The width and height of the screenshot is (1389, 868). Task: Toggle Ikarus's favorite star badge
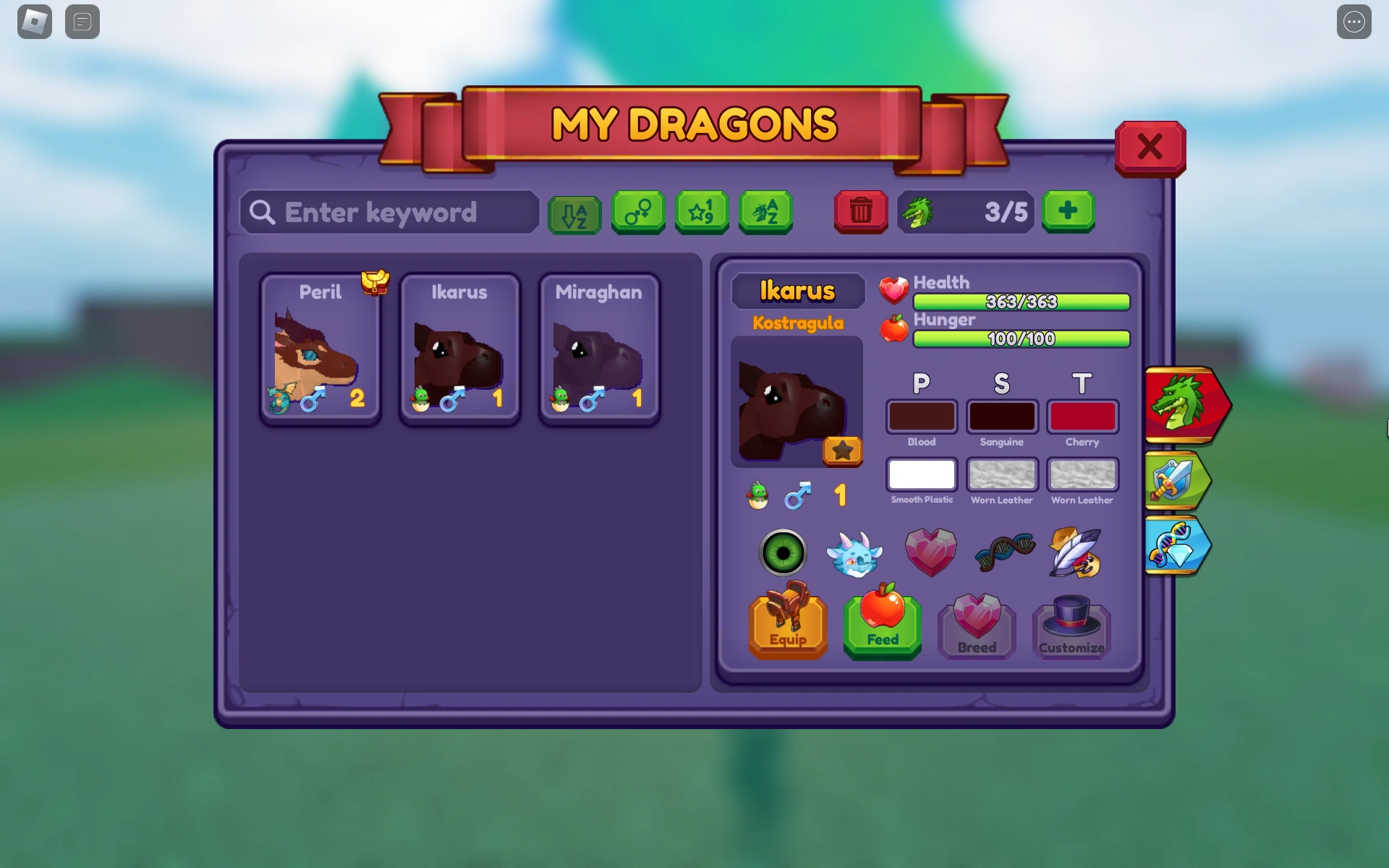pyautogui.click(x=842, y=451)
